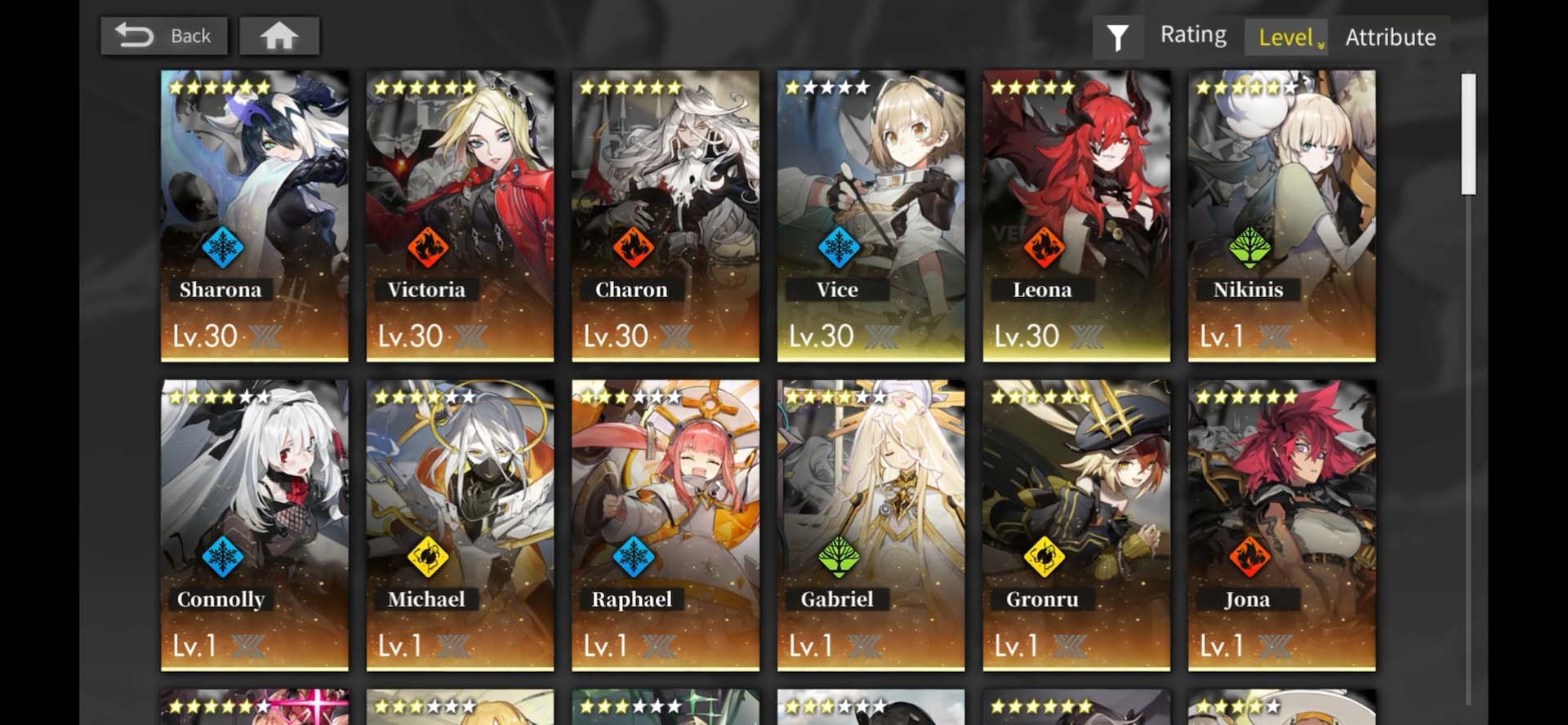Viewport: 1568px width, 725px height.
Task: Return to the home screen
Action: click(x=278, y=37)
